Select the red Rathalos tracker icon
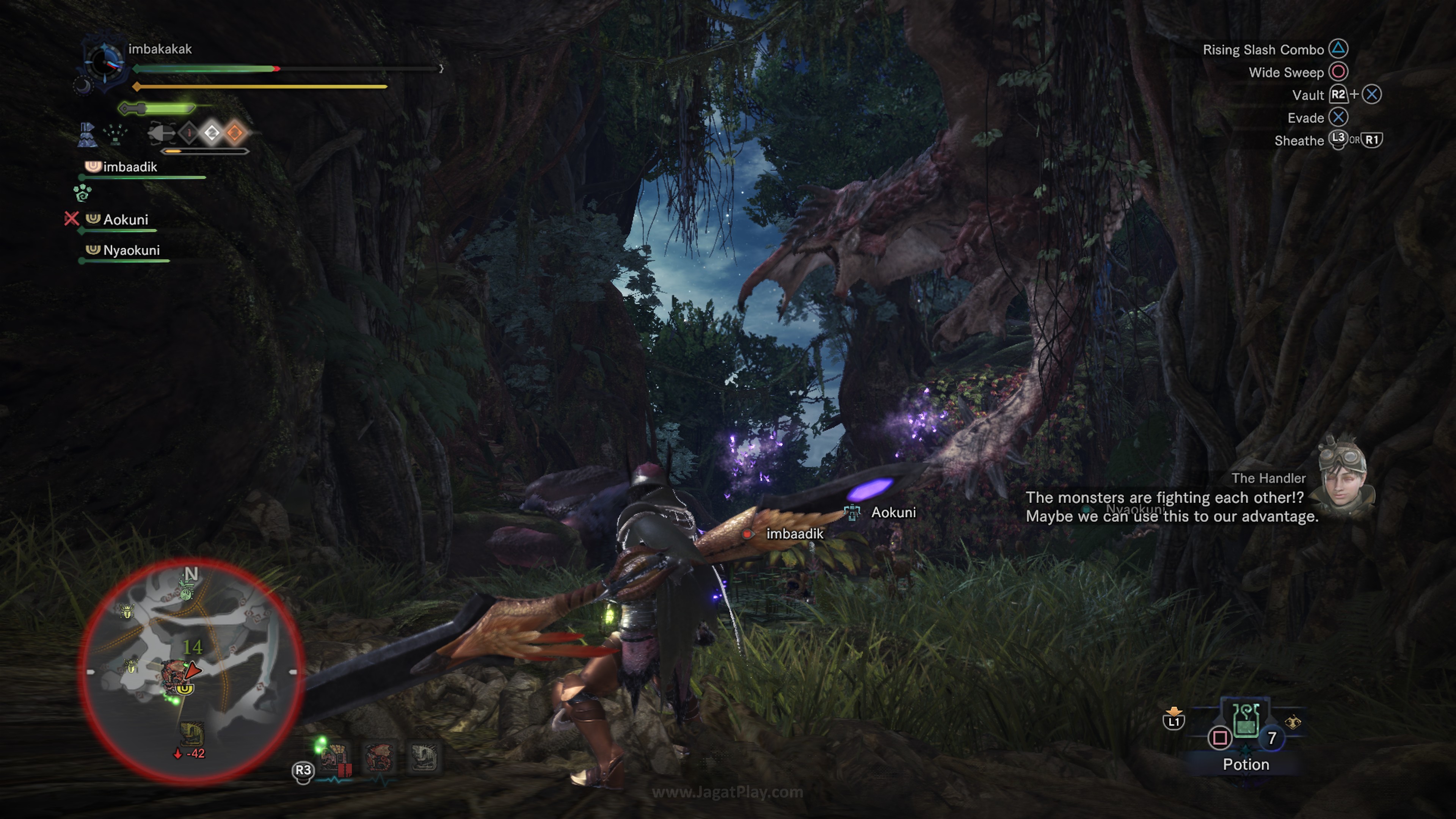This screenshot has width=1456, height=819. tap(379, 758)
